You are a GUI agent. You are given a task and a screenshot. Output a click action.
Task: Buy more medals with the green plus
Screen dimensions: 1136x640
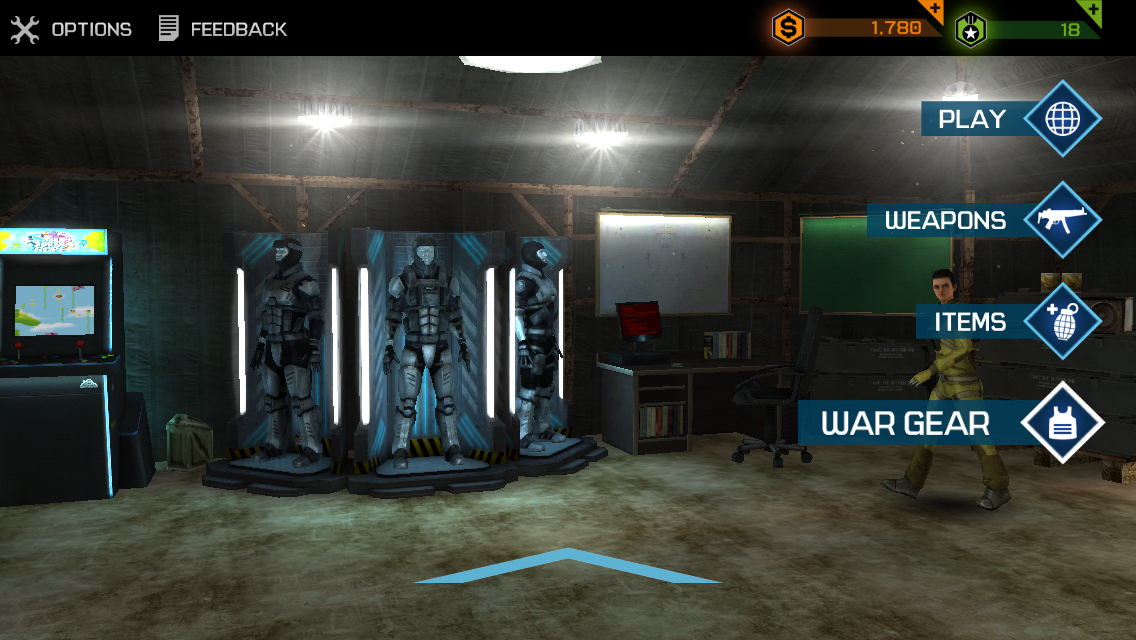[x=1093, y=11]
